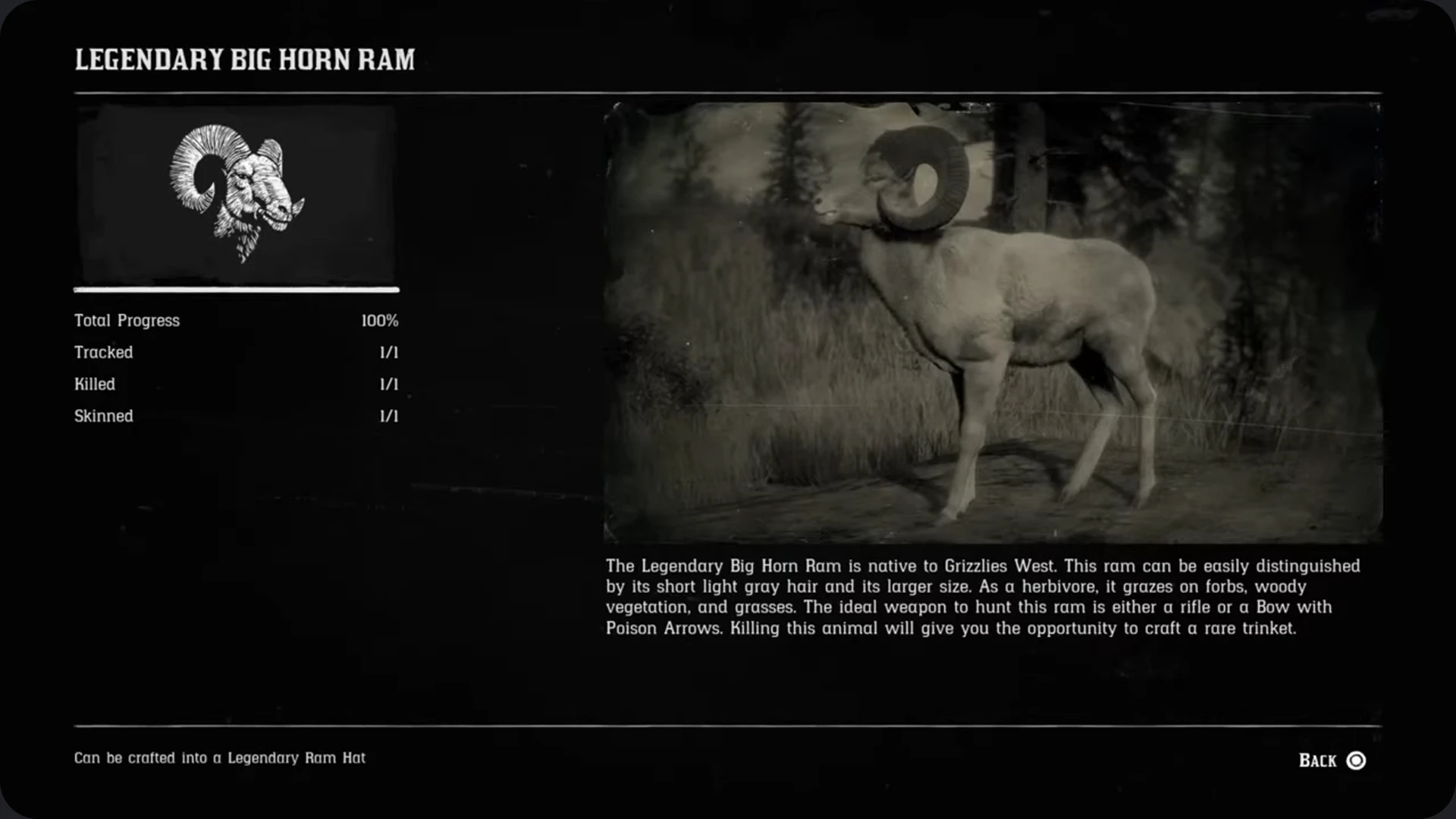Click the circle controller icon beside Back
Image resolution: width=1456 pixels, height=819 pixels.
click(x=1357, y=761)
